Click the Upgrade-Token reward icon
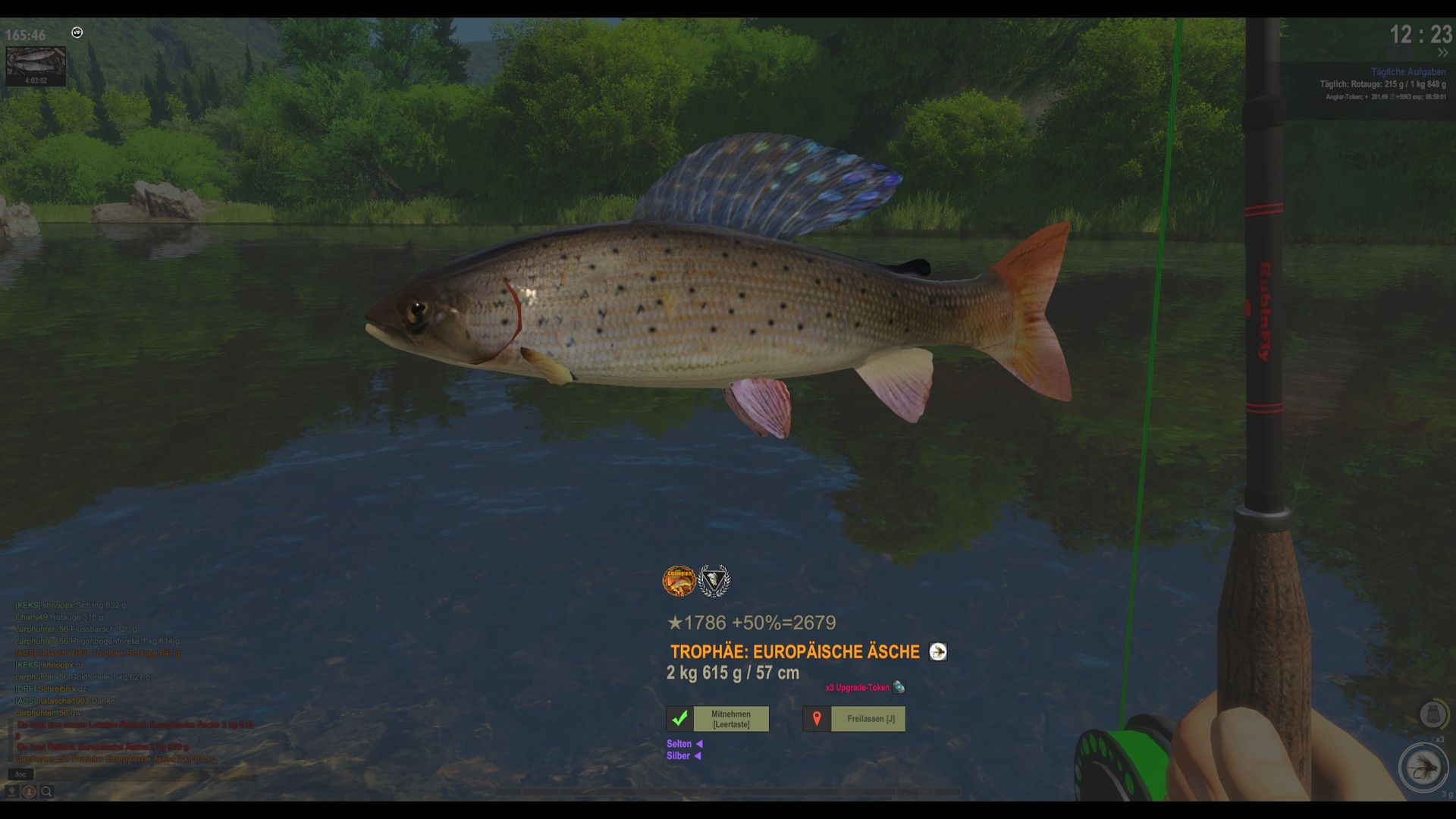The width and height of the screenshot is (1456, 819). [899, 688]
